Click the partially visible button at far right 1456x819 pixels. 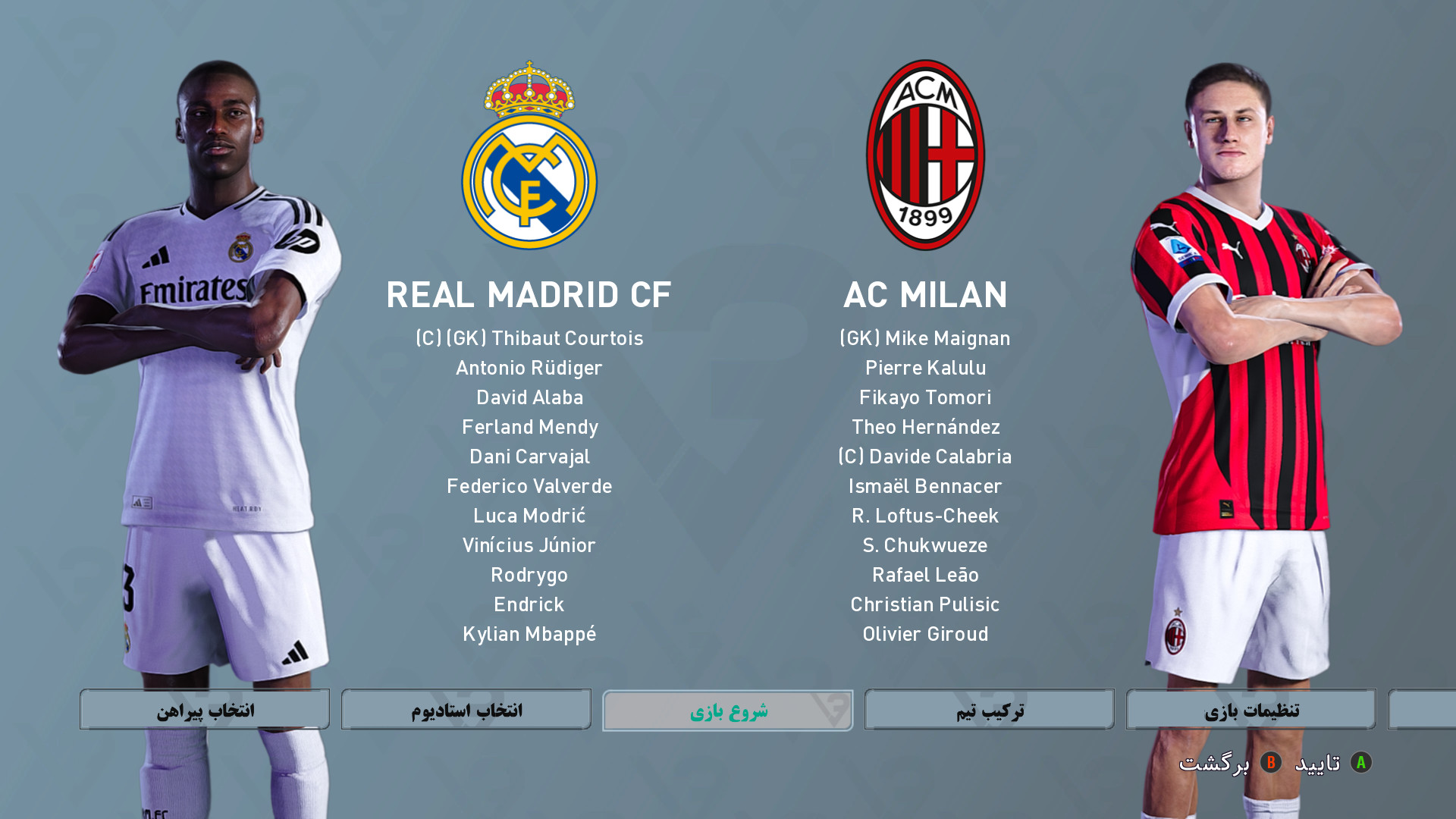[x=1423, y=710]
